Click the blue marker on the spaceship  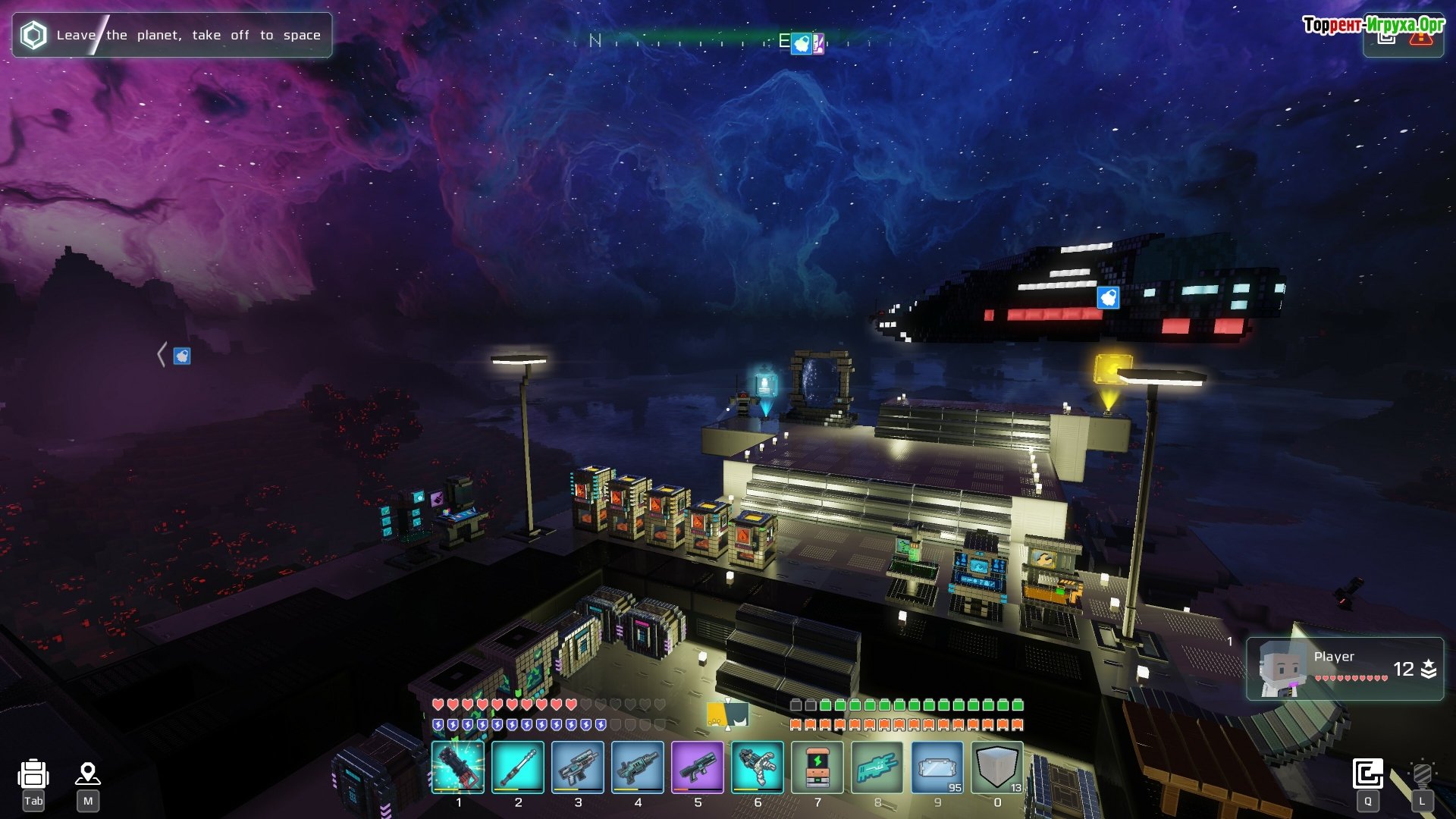tap(1108, 297)
